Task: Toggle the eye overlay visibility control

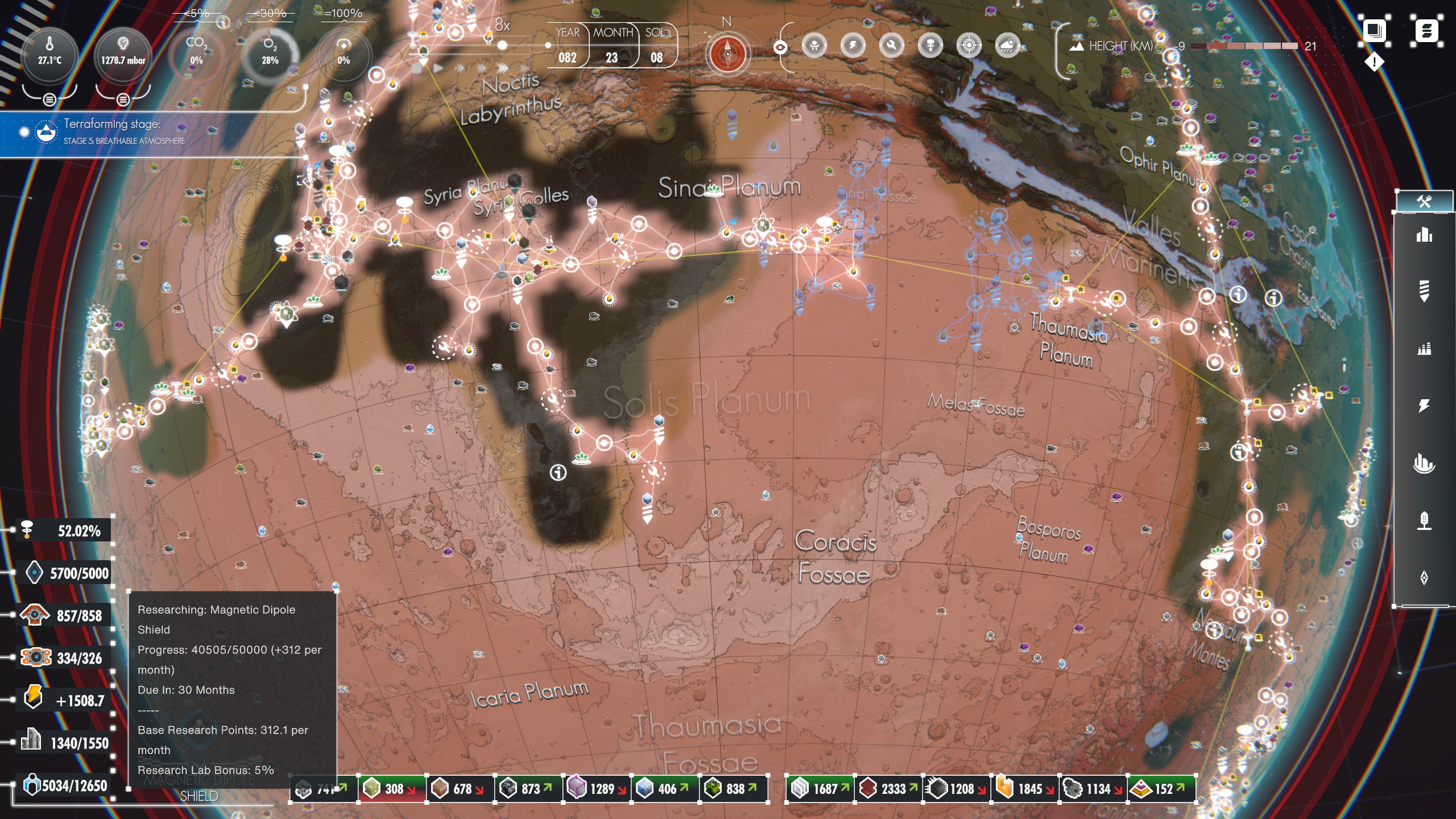Action: [780, 47]
